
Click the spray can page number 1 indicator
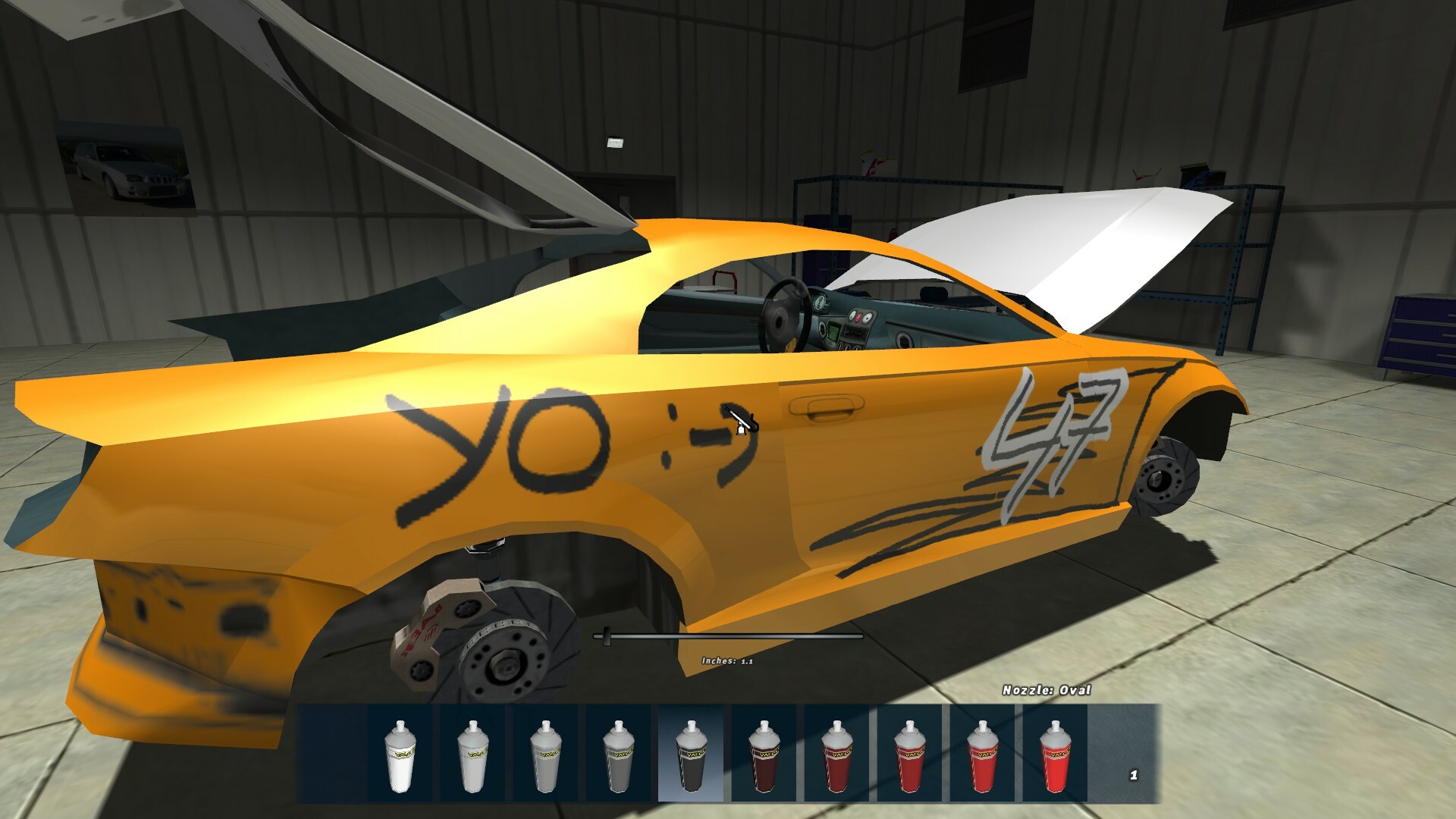click(x=1133, y=774)
